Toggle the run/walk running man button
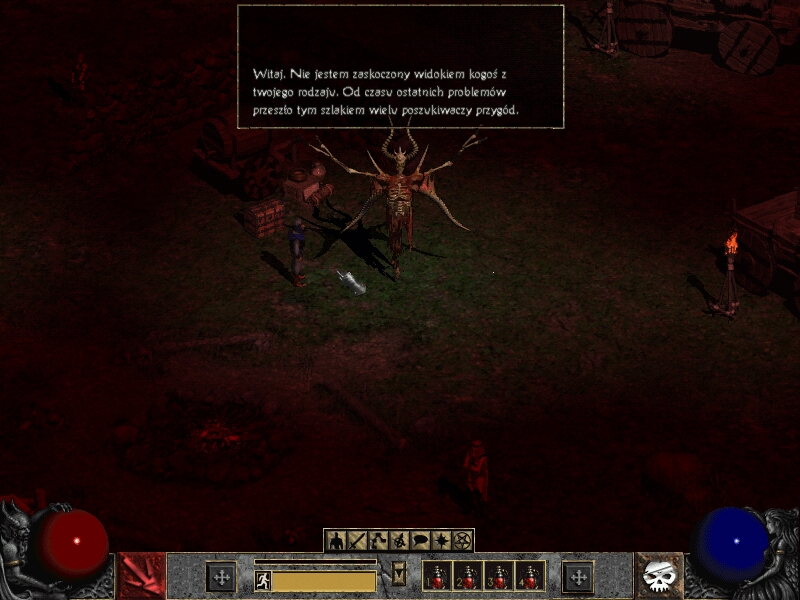 point(263,580)
